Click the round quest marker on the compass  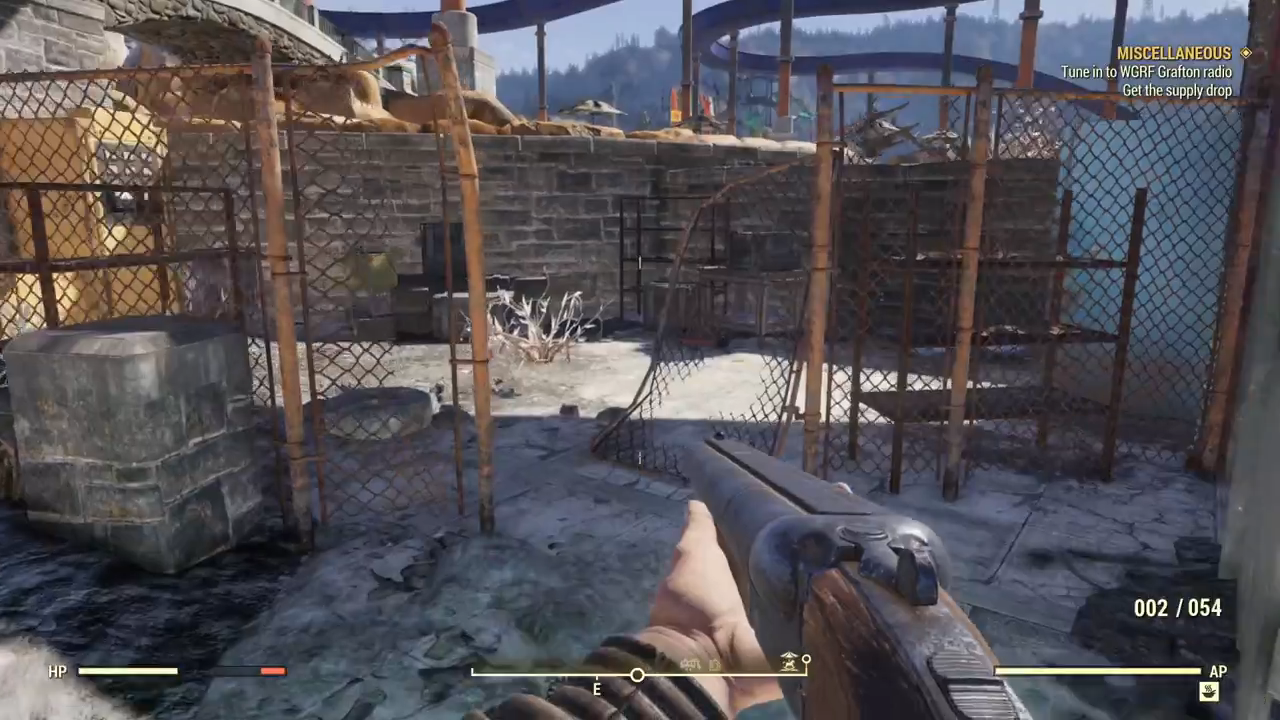tap(637, 675)
